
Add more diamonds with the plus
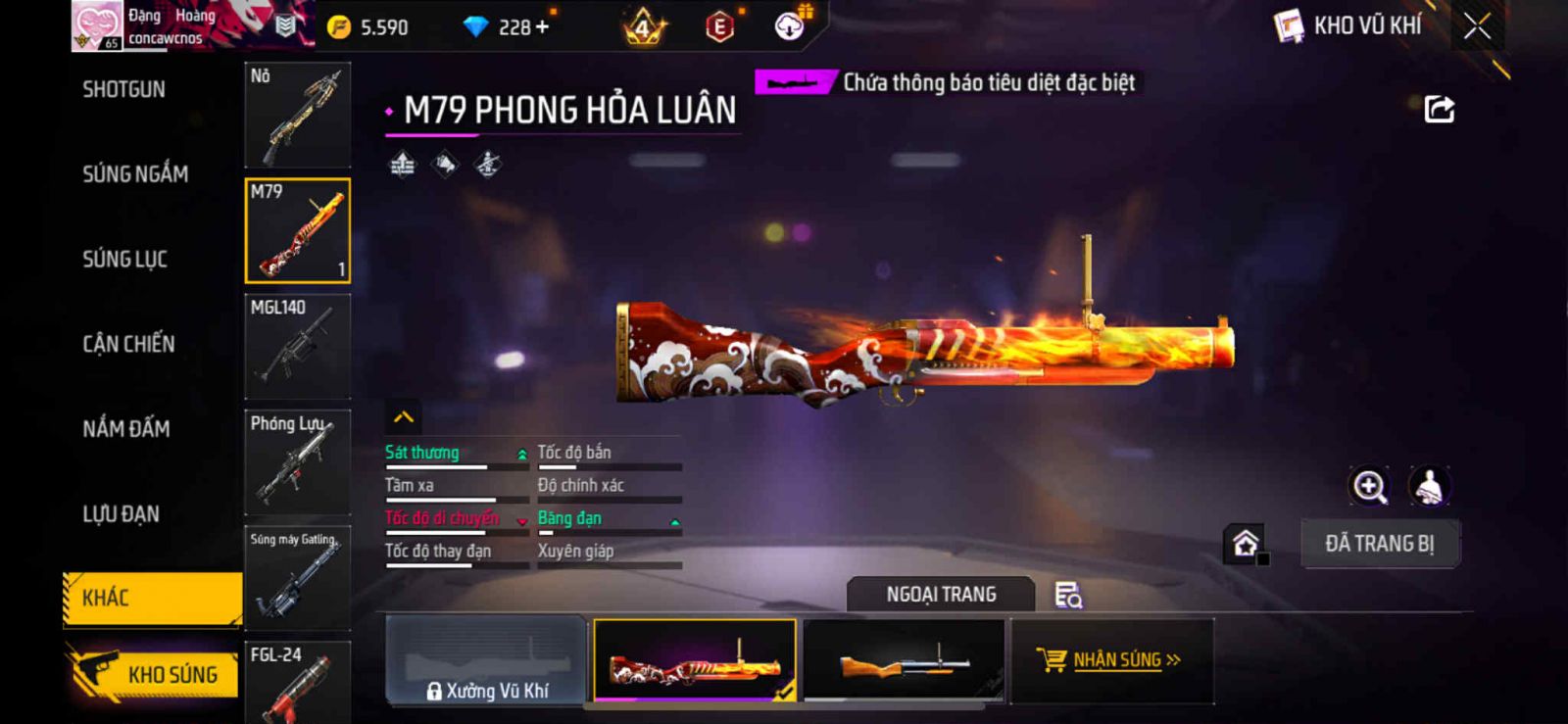click(x=542, y=27)
